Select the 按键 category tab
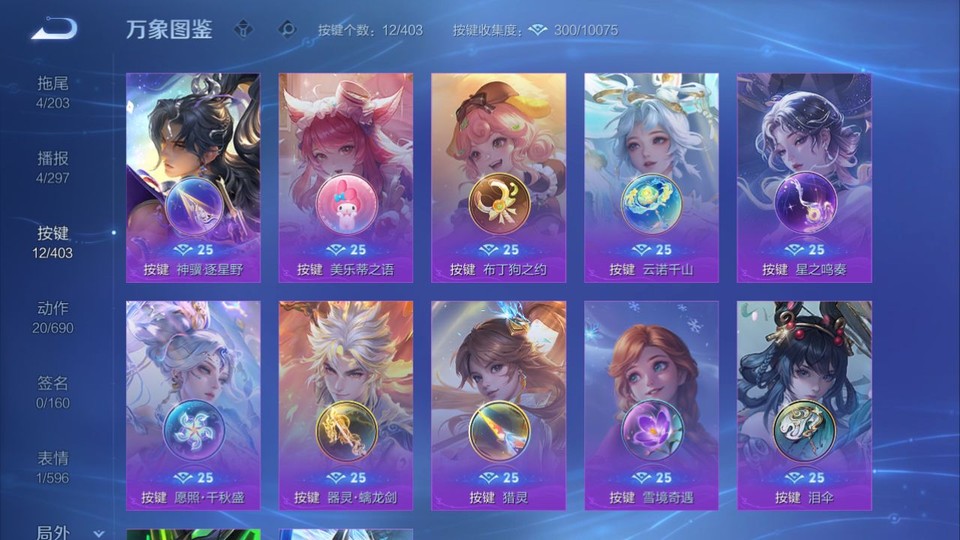 (x=53, y=241)
